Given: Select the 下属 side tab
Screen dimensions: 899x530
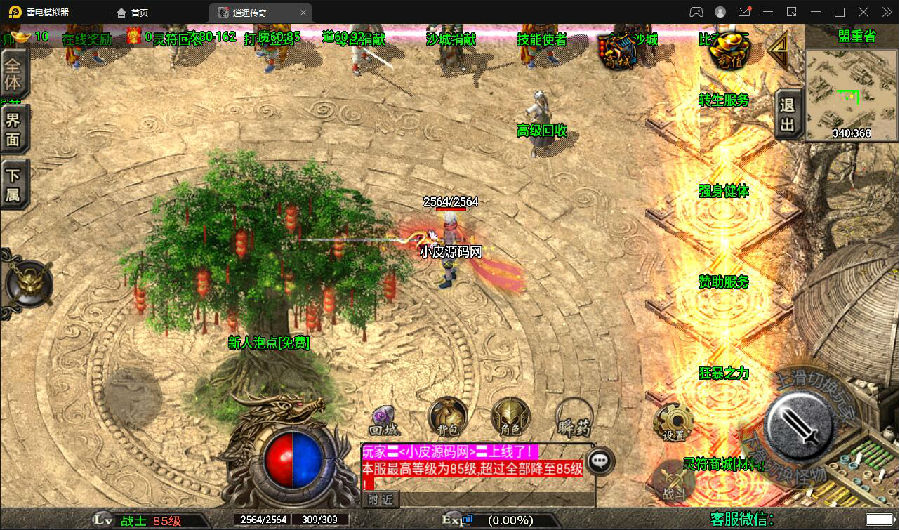Looking at the screenshot, I should click(x=14, y=183).
